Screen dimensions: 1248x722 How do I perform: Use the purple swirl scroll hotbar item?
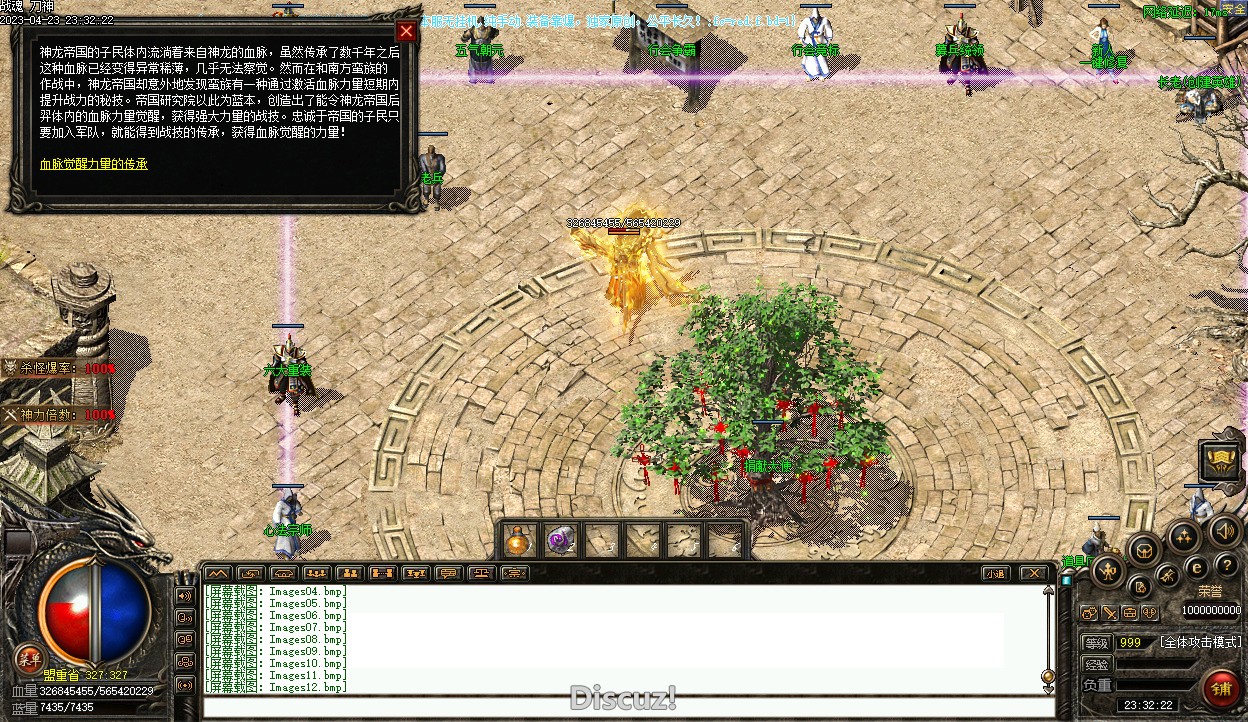click(x=560, y=541)
